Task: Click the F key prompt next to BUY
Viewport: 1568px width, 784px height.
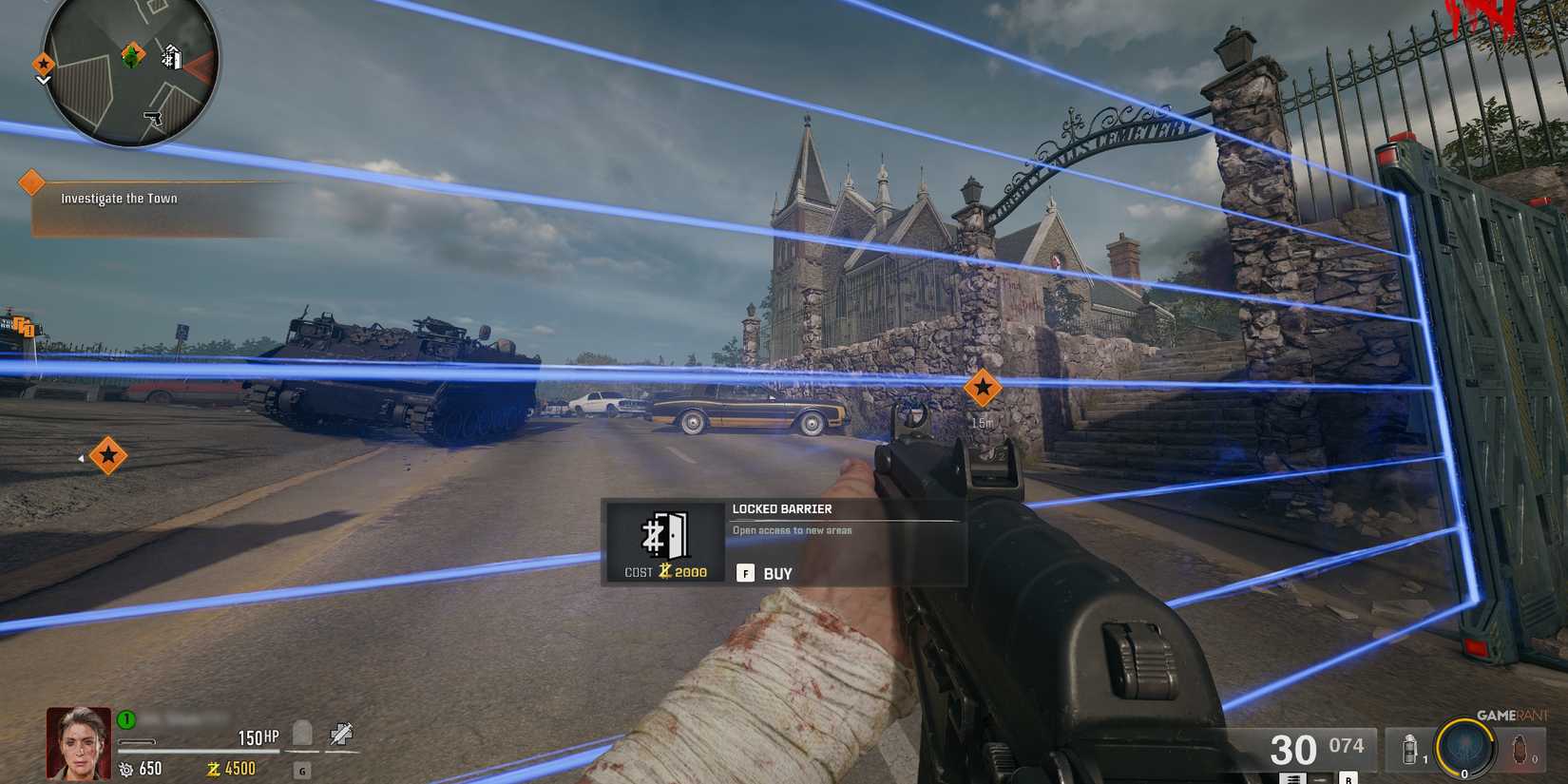Action: point(744,573)
